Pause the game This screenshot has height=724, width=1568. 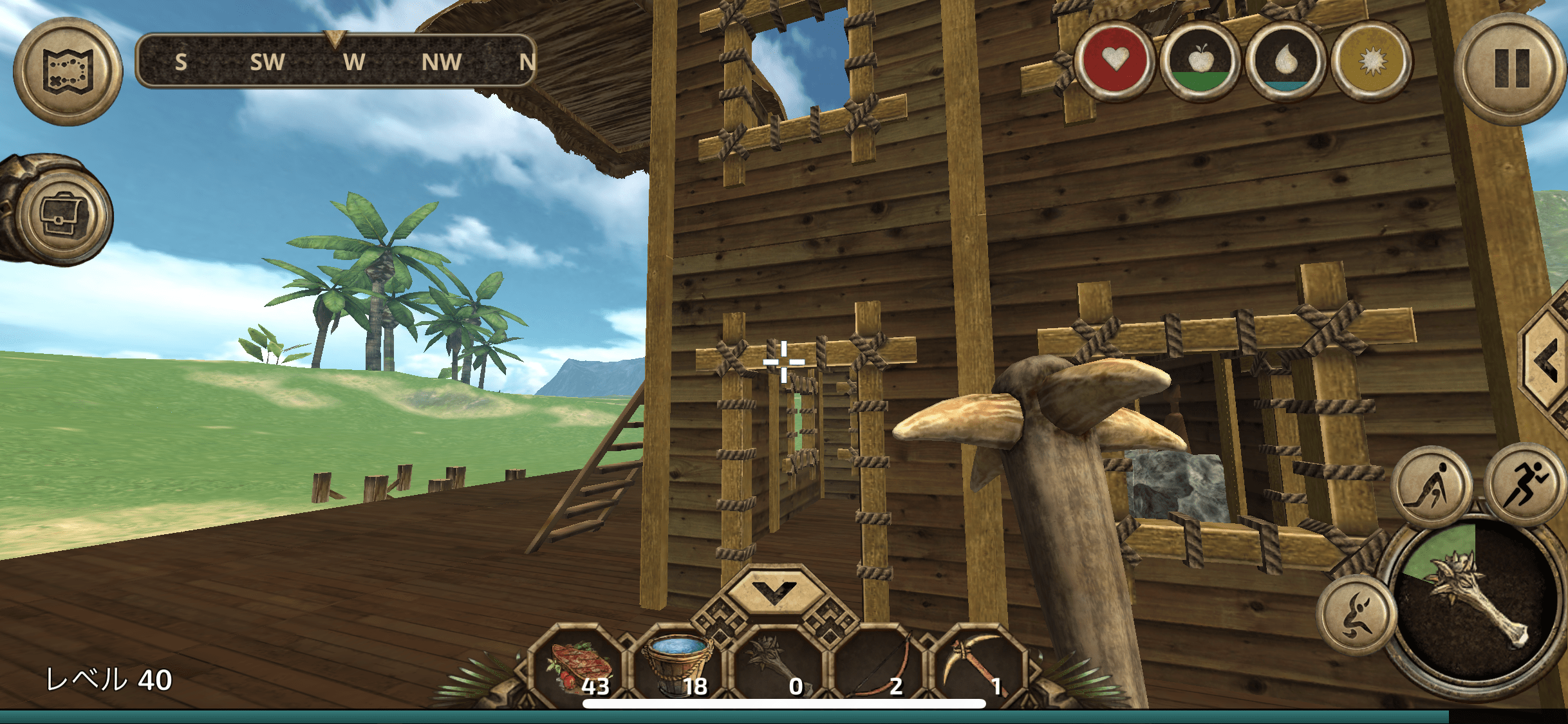(1512, 69)
